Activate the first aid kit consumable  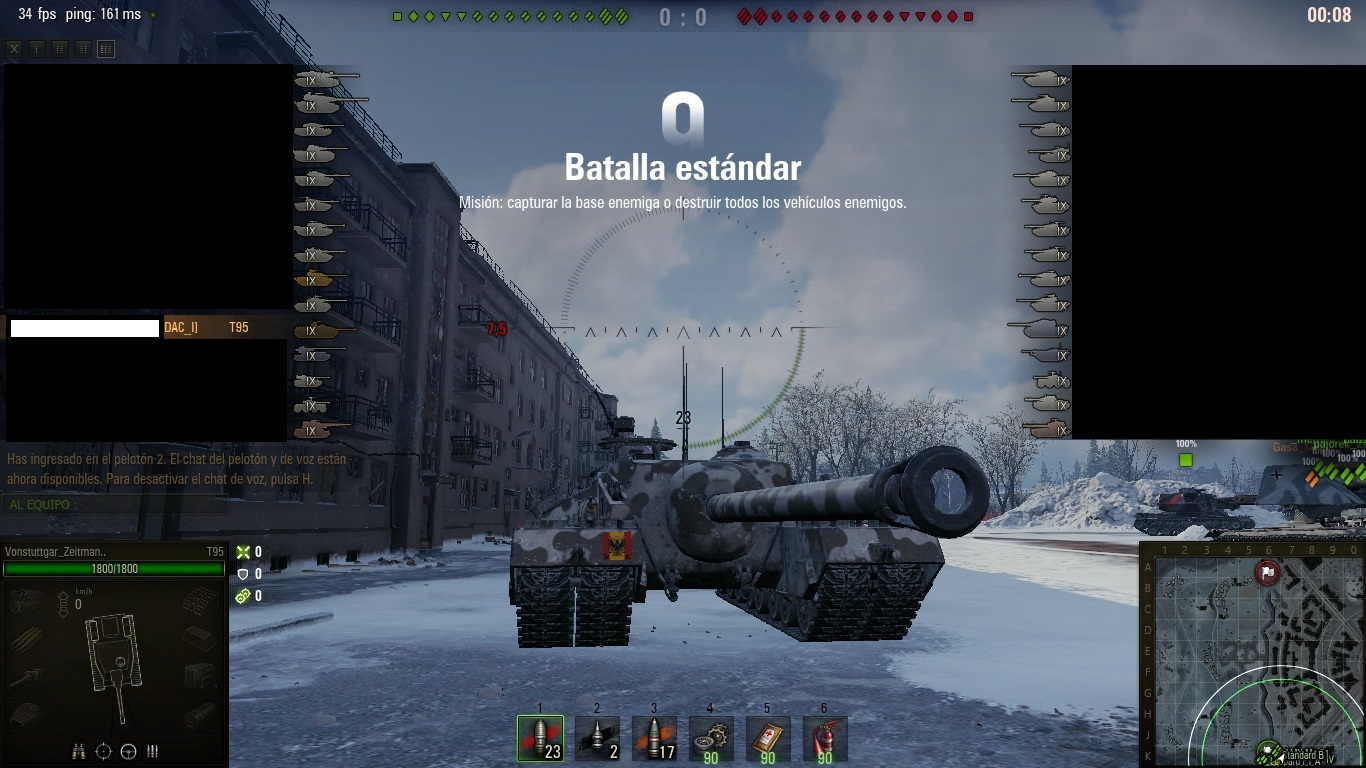tap(768, 738)
